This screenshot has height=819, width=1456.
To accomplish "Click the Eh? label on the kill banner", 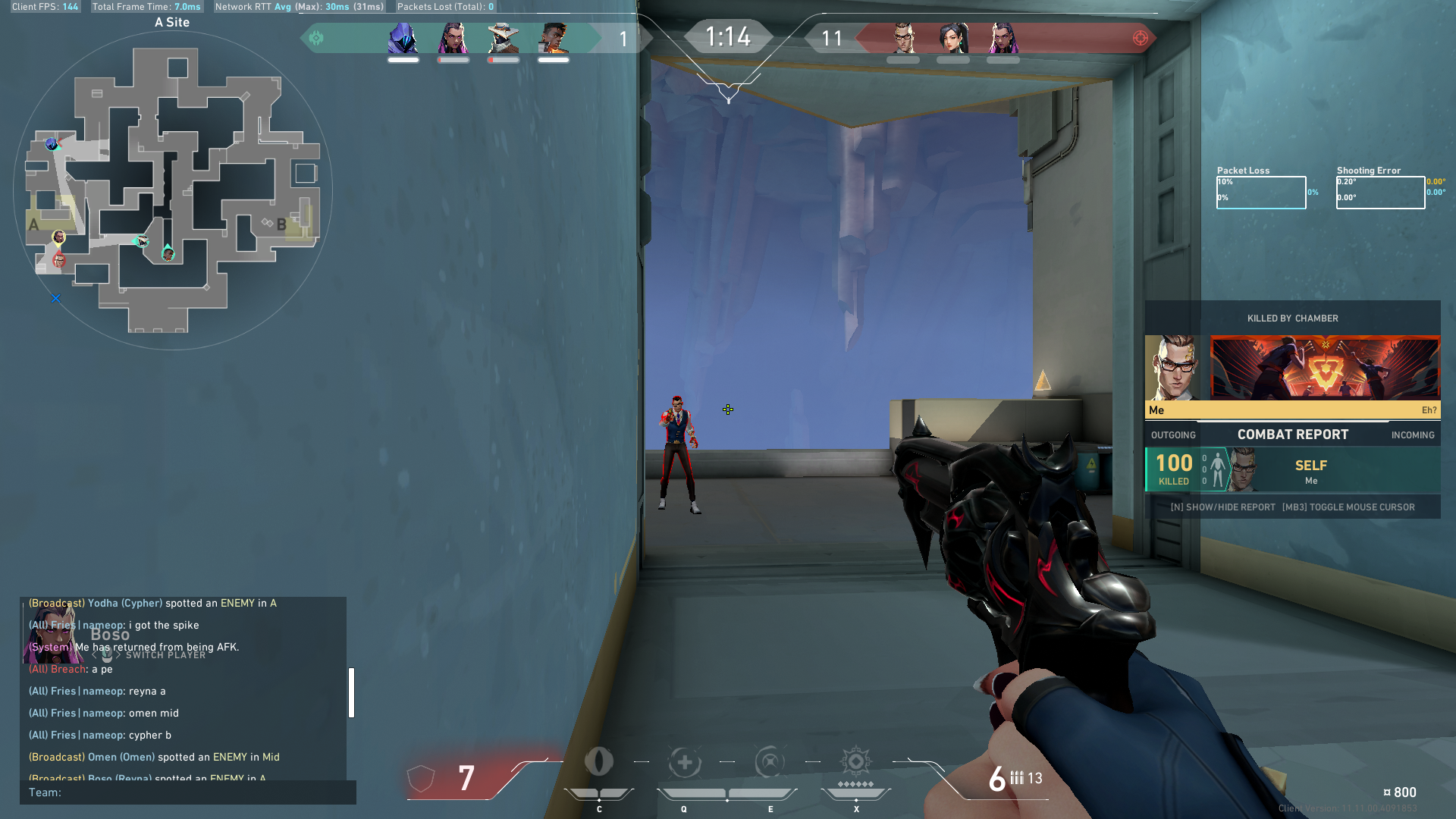I will pyautogui.click(x=1429, y=409).
